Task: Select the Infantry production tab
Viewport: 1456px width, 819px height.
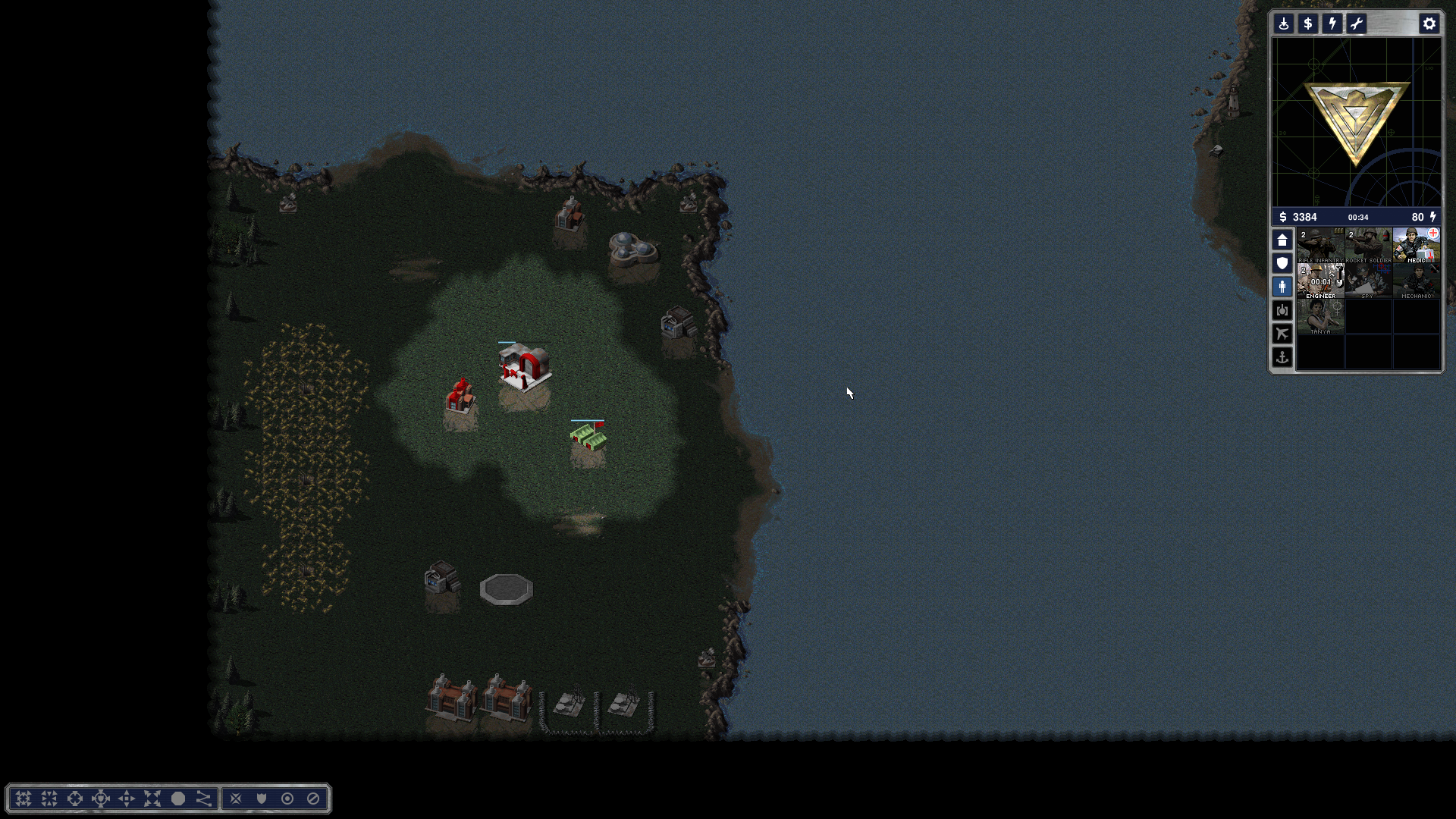Action: (1282, 287)
